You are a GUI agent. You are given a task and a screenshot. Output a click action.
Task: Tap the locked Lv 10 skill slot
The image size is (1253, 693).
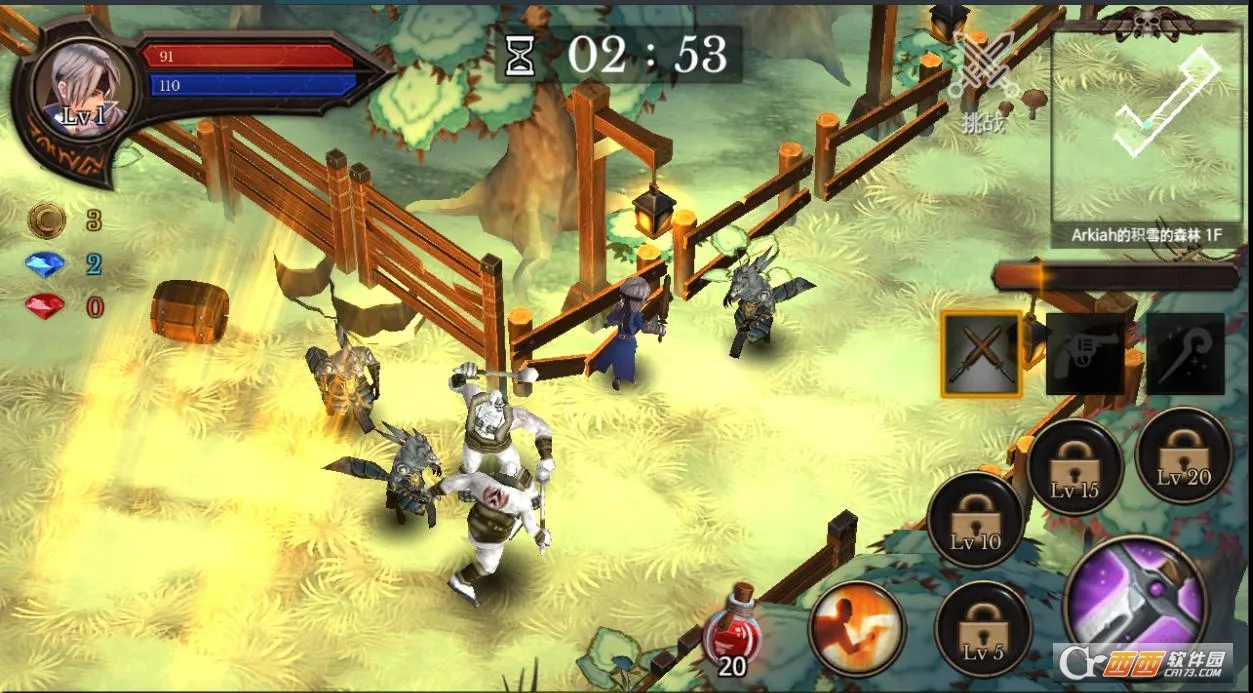(x=975, y=519)
